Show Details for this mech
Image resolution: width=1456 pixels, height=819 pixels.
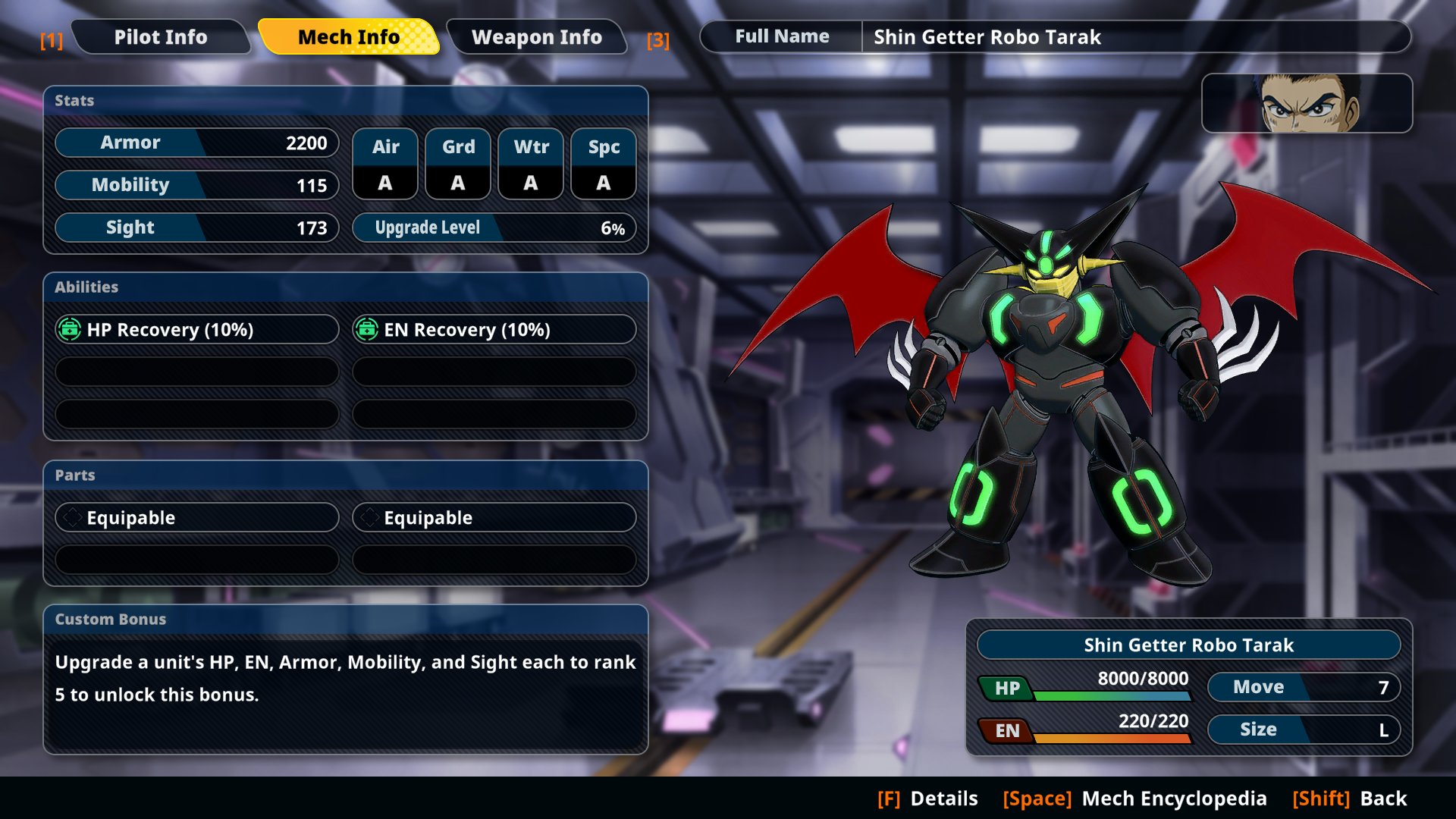[x=927, y=799]
